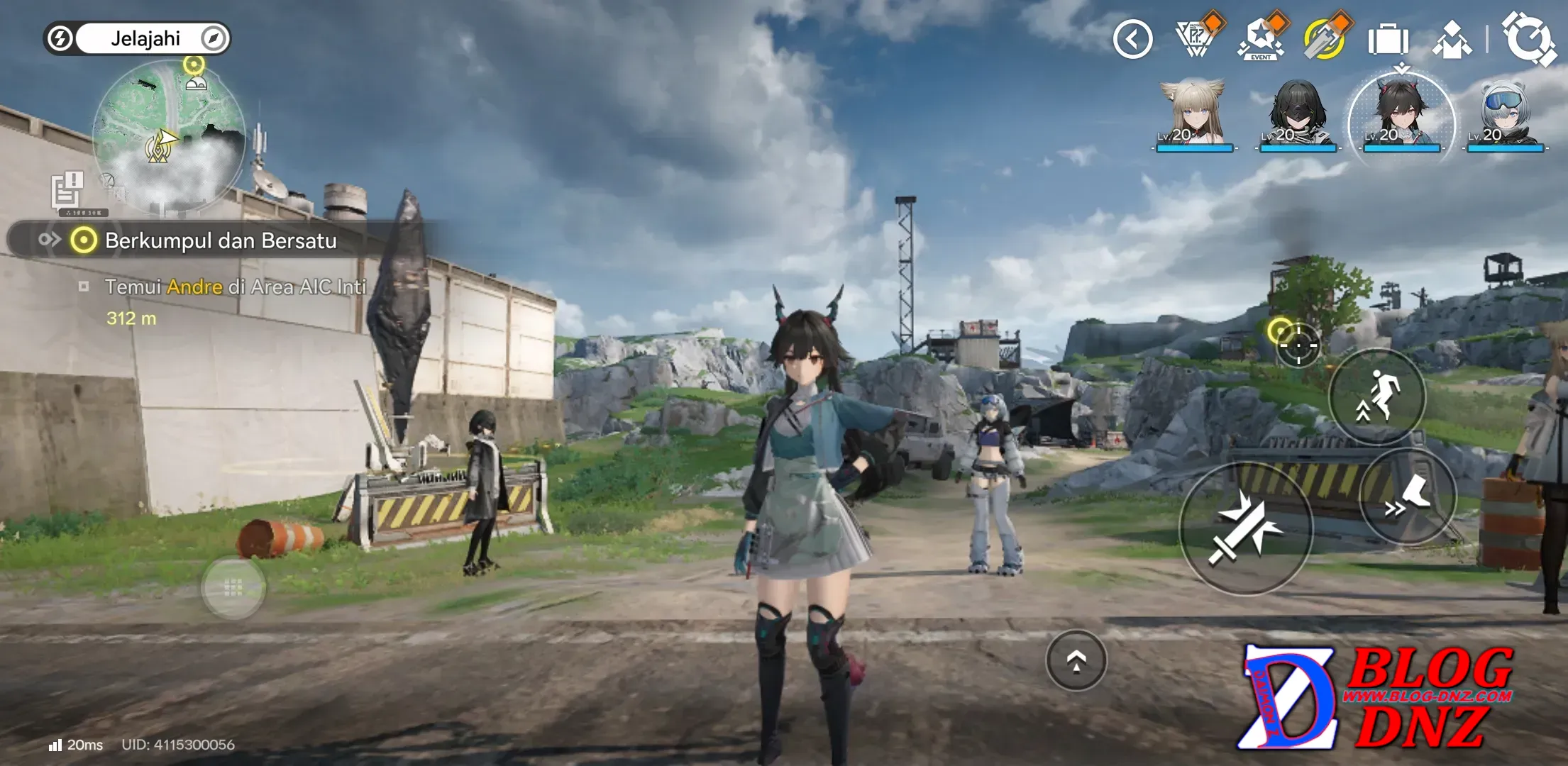The image size is (1568, 766).
Task: Open the yellow pass ticket icon
Action: 1324,39
